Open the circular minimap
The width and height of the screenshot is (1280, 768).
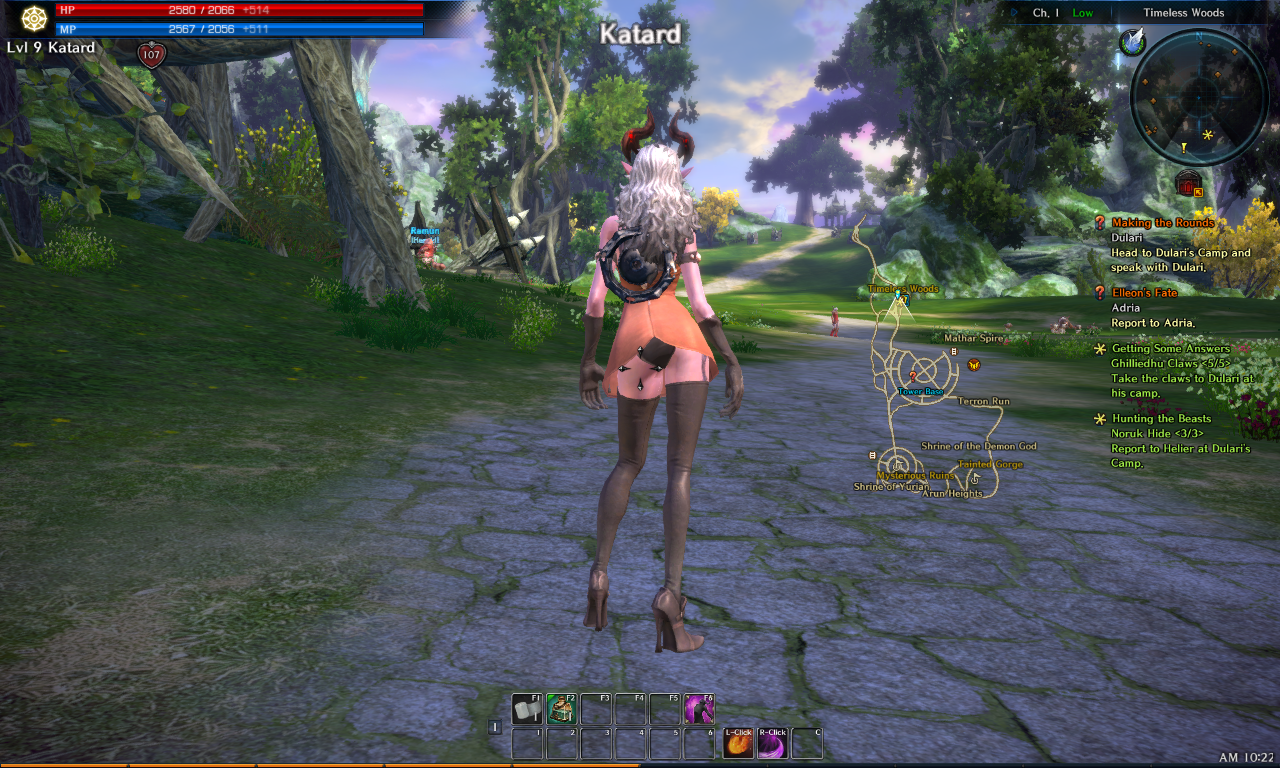coord(1198,96)
